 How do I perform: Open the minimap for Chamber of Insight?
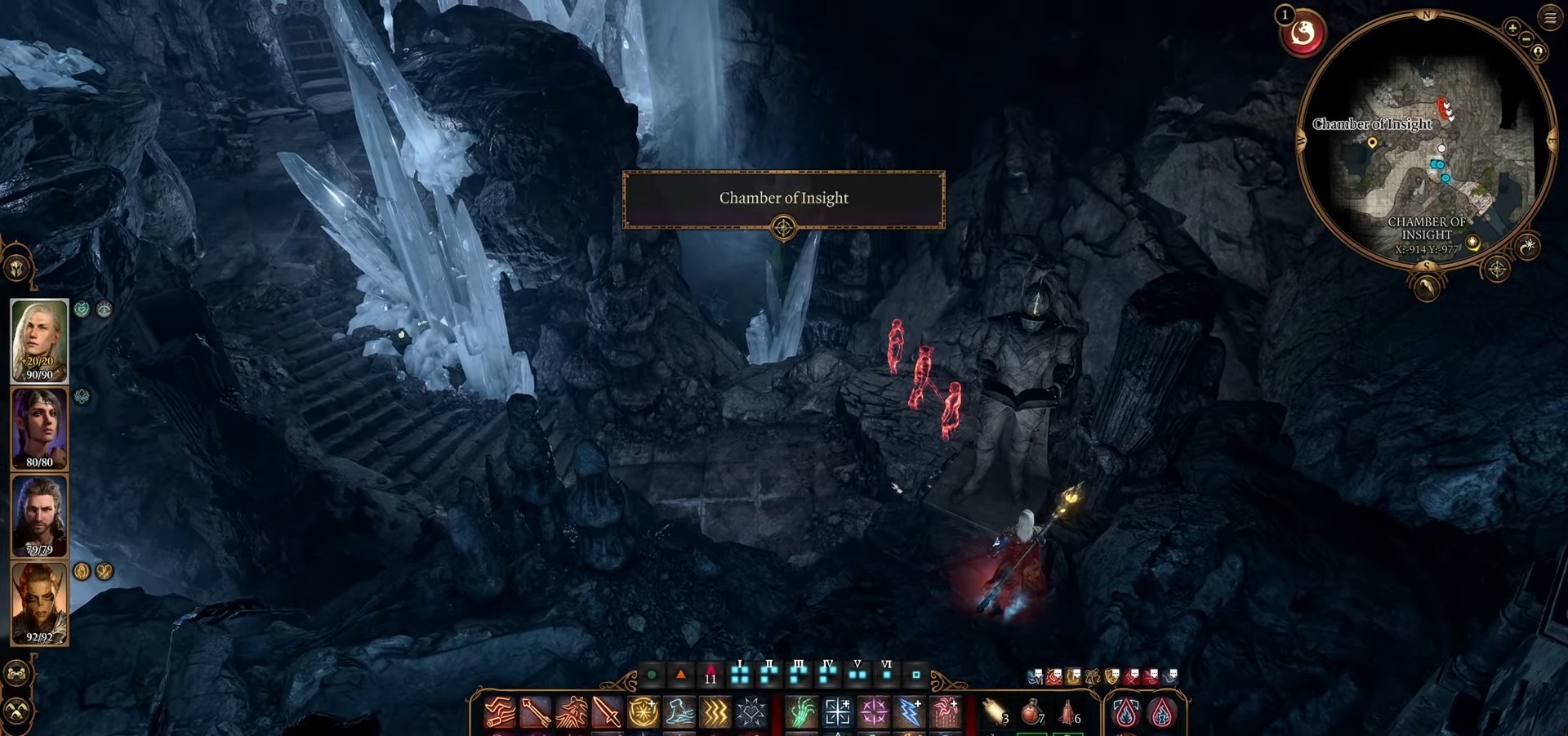[1425, 139]
